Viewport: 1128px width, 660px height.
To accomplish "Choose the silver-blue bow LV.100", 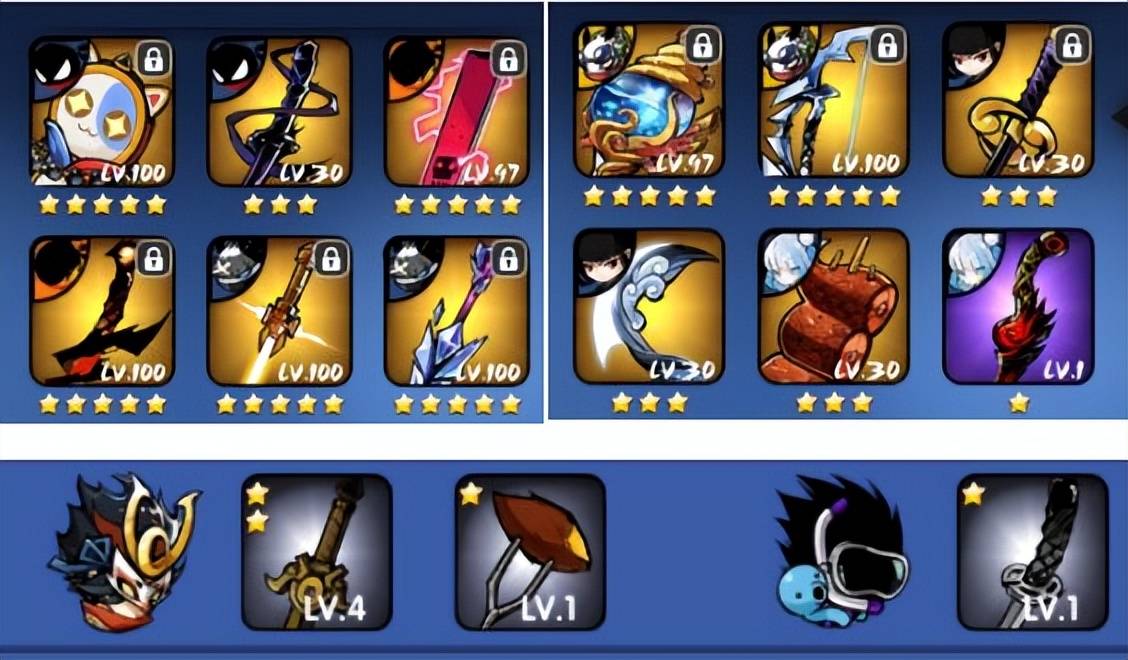I will [x=833, y=100].
